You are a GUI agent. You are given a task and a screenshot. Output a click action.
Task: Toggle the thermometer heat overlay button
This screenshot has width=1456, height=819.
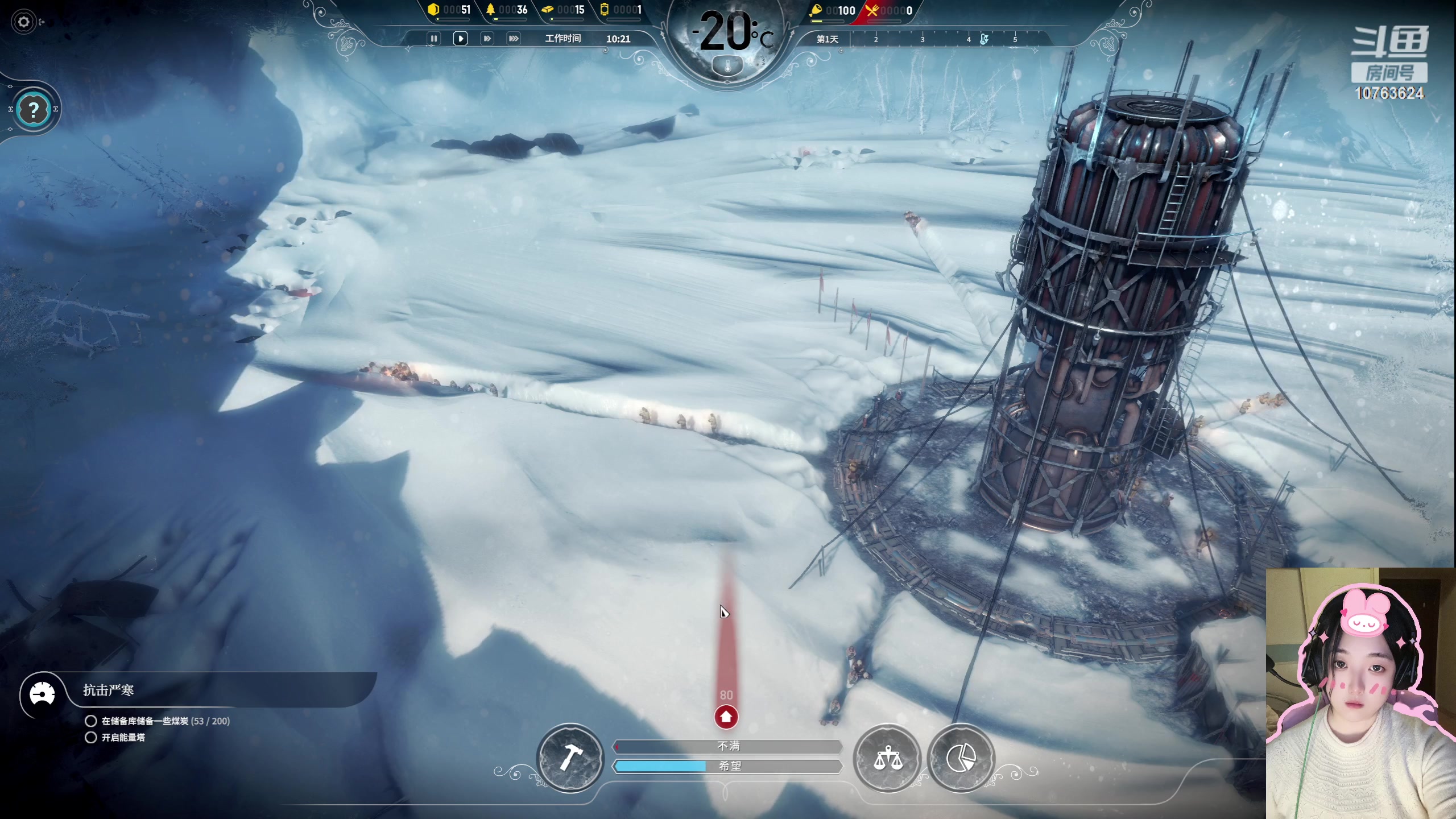coord(727,67)
